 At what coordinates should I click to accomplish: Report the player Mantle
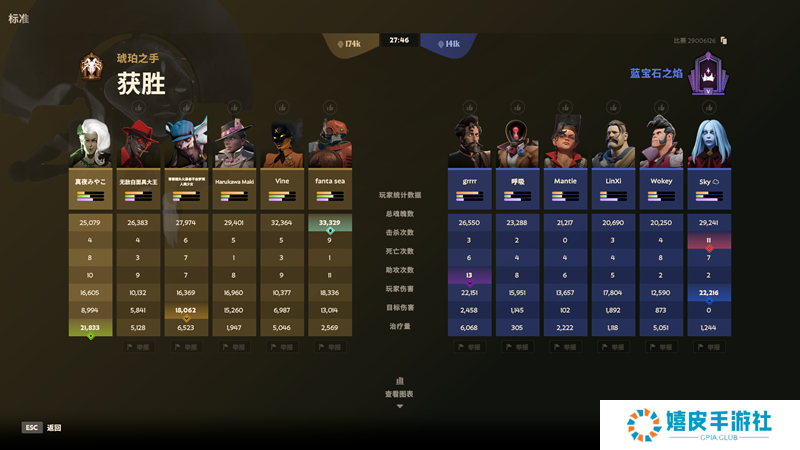tap(565, 347)
